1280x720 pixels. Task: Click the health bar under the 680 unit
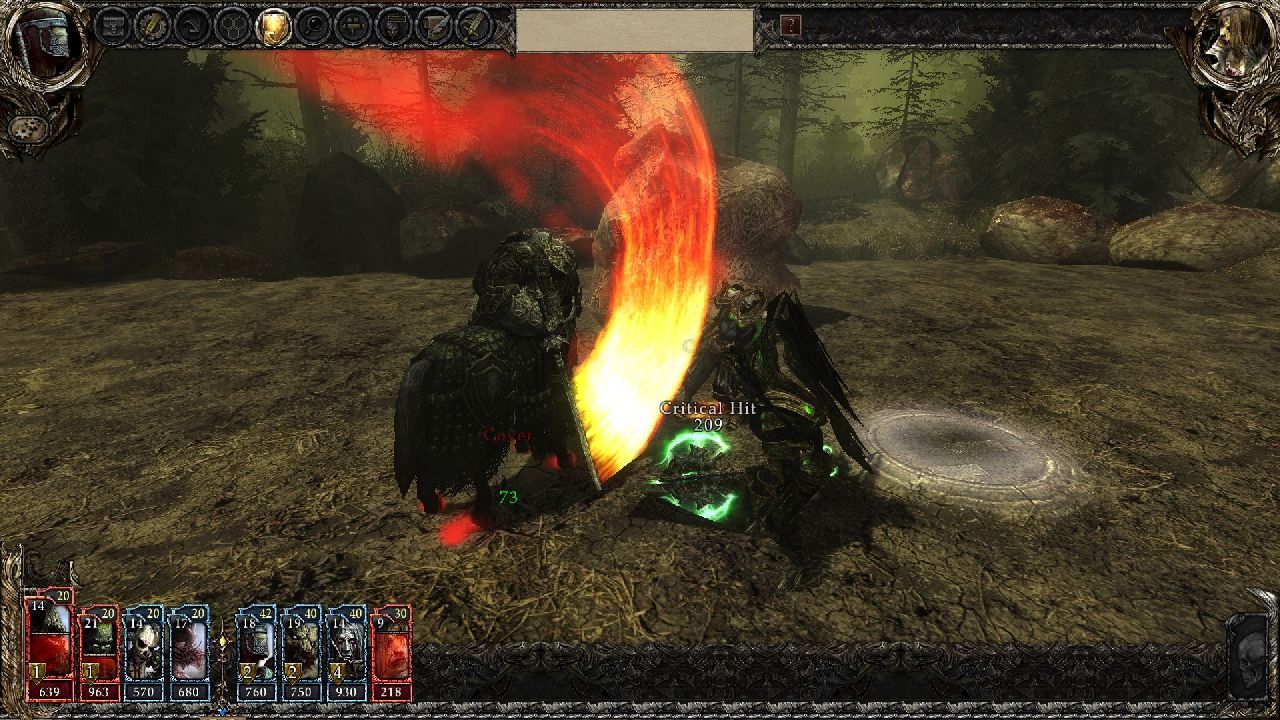(x=190, y=690)
